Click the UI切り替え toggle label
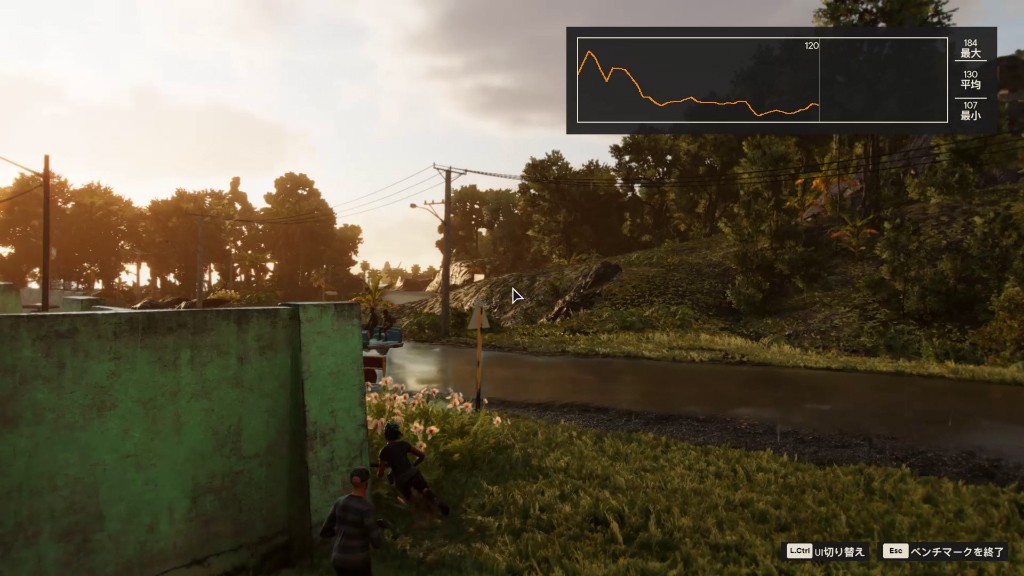The height and width of the screenshot is (576, 1024). [840, 551]
